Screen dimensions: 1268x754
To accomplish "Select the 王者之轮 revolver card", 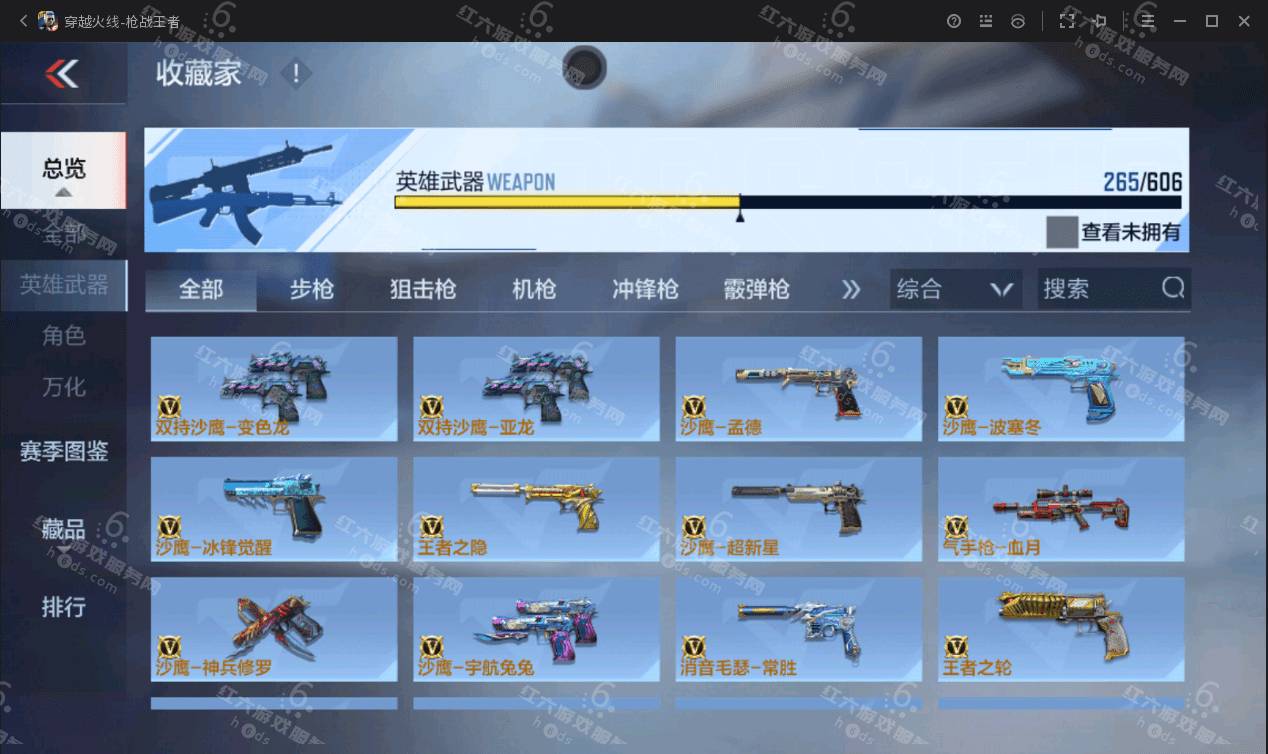I will (1060, 629).
